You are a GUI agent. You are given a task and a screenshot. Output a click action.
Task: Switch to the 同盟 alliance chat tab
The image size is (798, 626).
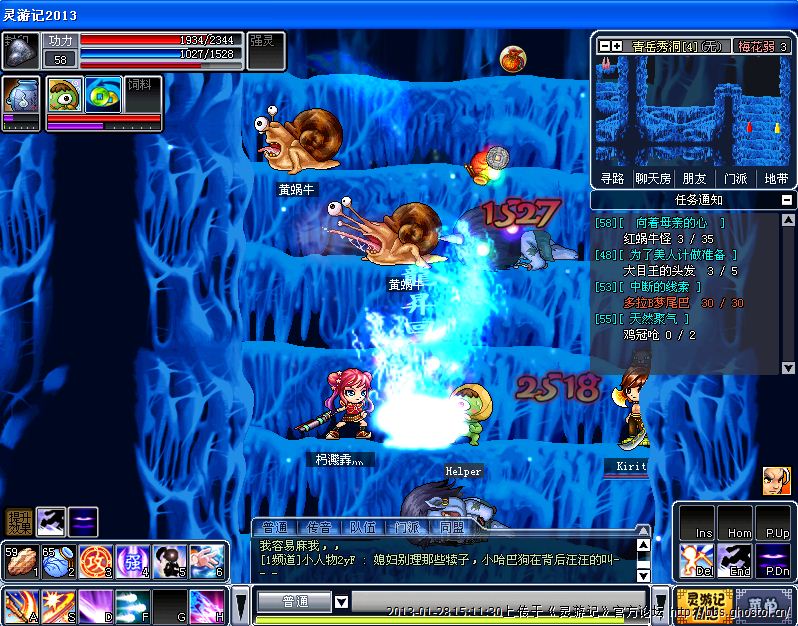(x=450, y=527)
